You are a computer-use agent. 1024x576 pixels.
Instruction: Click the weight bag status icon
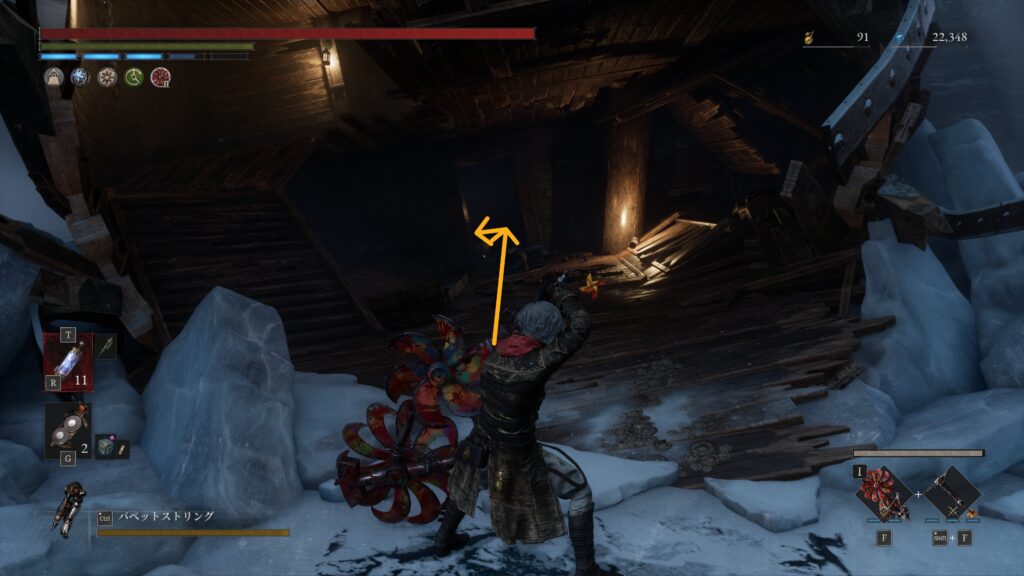pyautogui.click(x=53, y=77)
